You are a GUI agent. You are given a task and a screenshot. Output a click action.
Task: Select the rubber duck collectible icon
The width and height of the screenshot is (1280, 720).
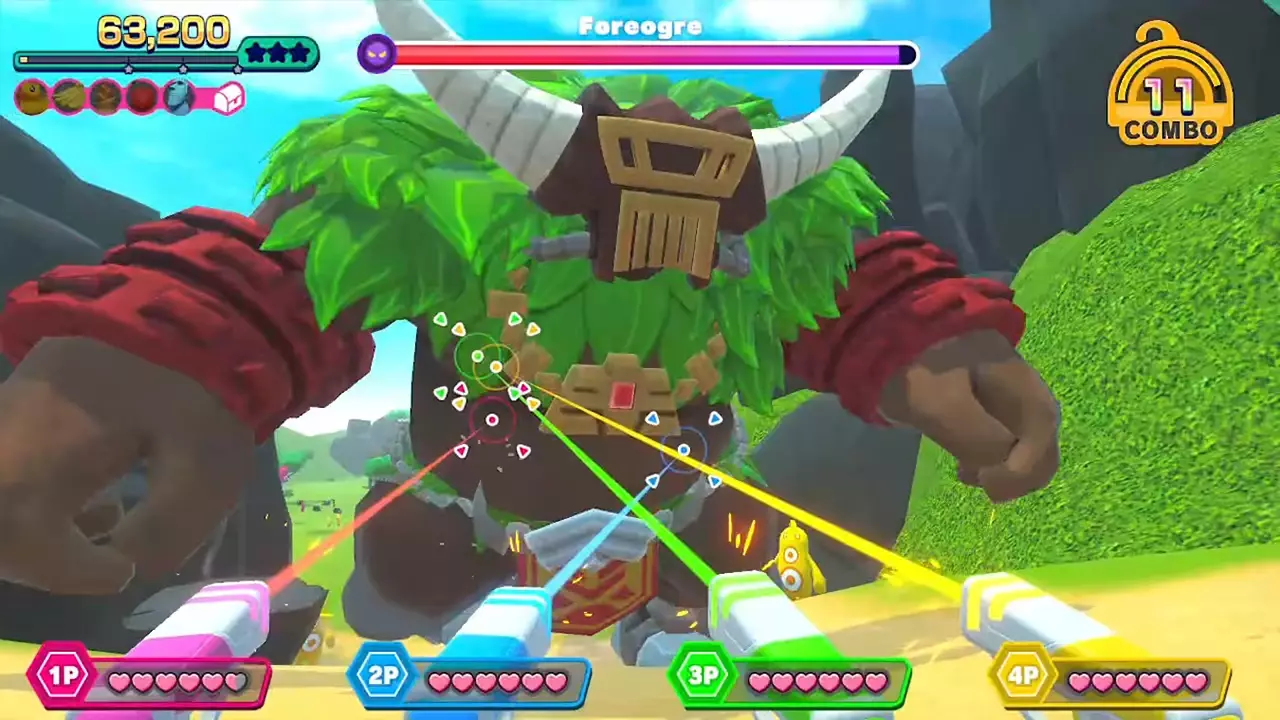point(32,97)
